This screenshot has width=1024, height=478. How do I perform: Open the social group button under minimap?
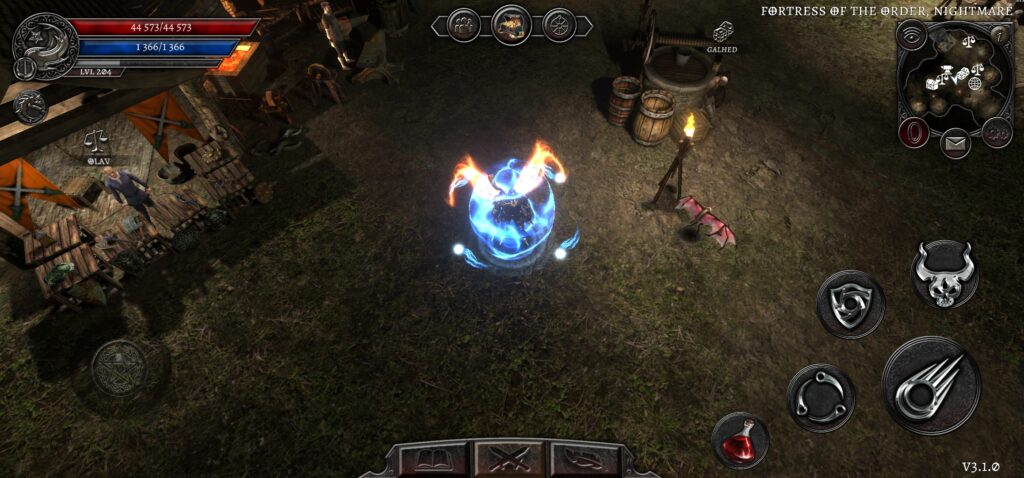[997, 131]
